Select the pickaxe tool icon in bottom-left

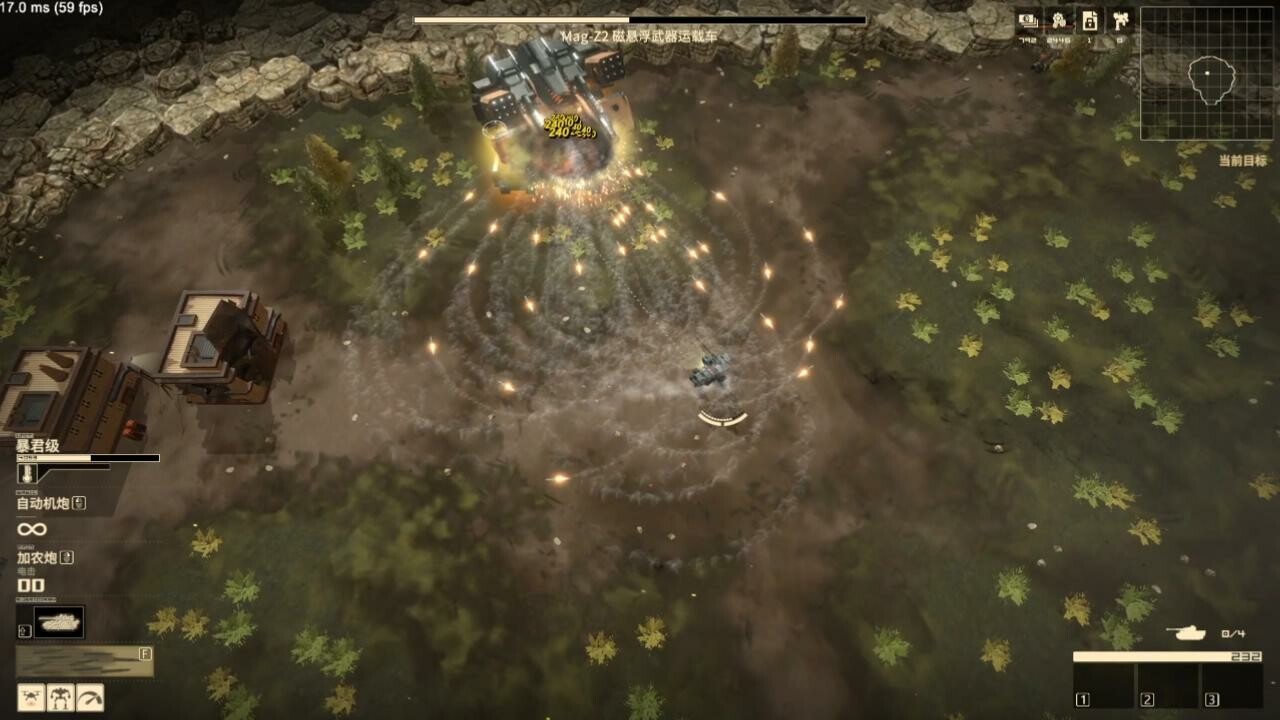click(x=89, y=697)
